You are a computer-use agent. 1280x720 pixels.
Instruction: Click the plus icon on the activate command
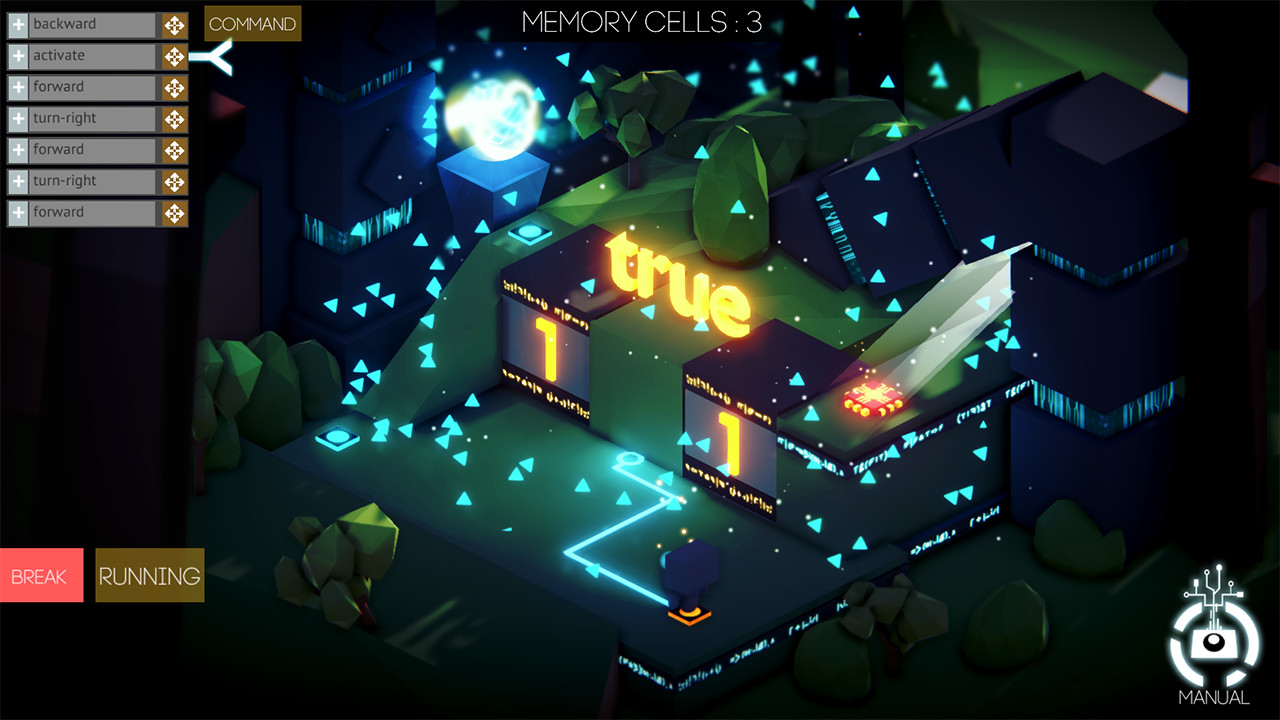[16, 55]
